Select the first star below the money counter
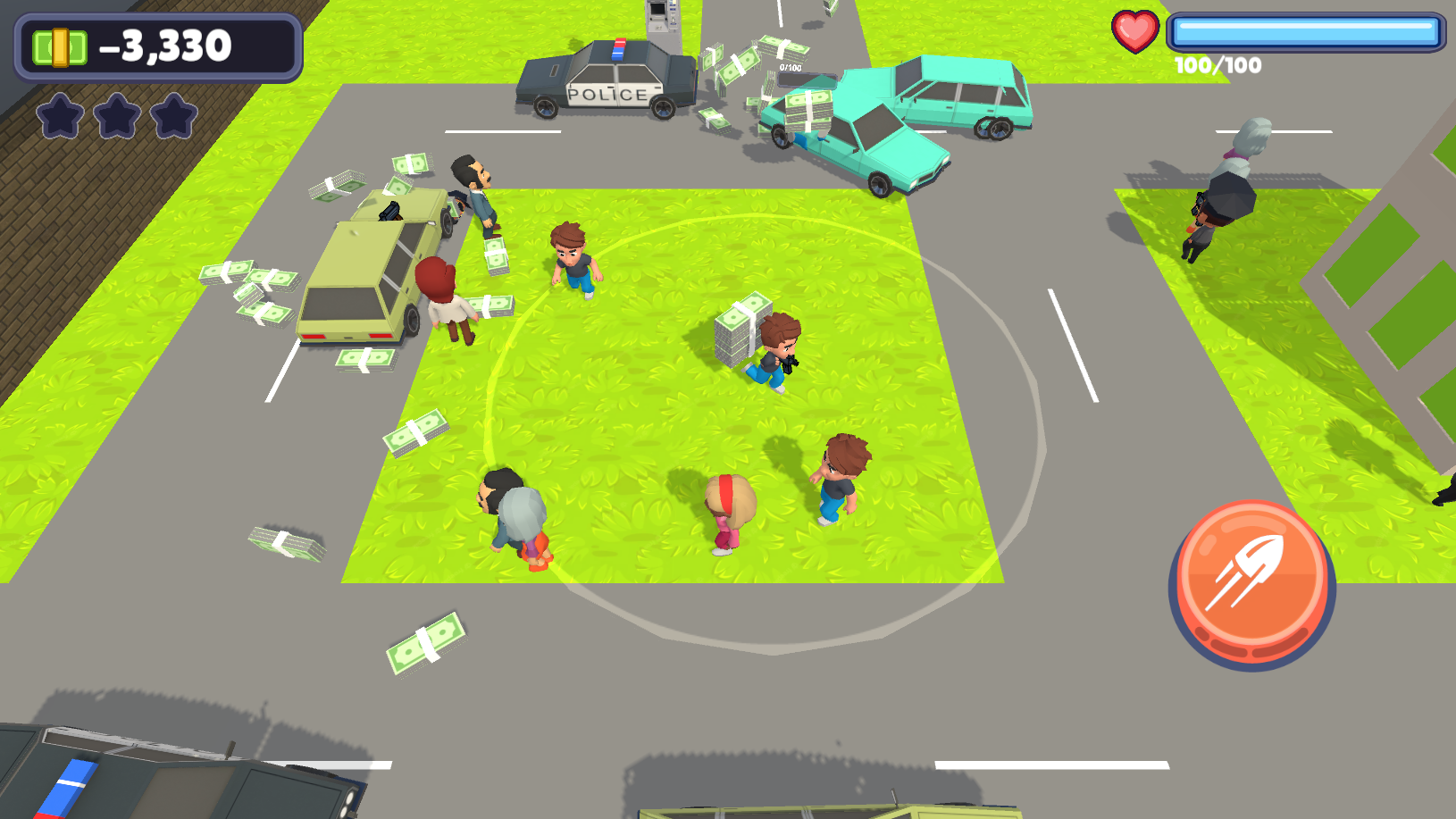Image resolution: width=1456 pixels, height=819 pixels. pyautogui.click(x=61, y=114)
